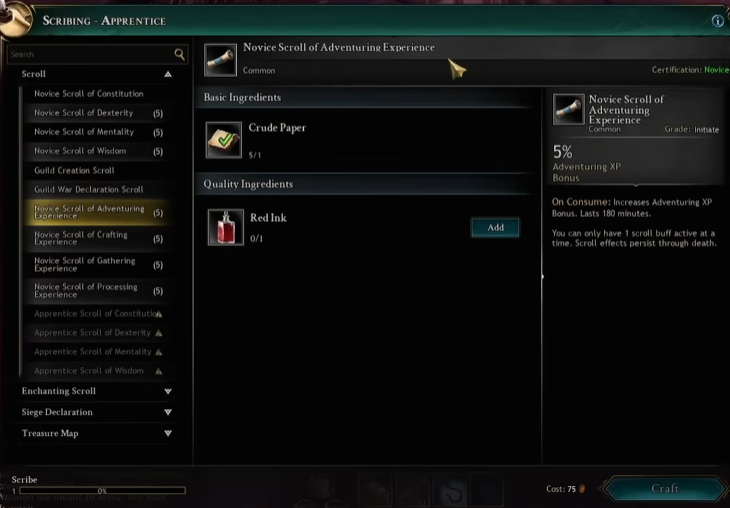Craft the selected scroll
This screenshot has width=730, height=508.
pos(665,489)
